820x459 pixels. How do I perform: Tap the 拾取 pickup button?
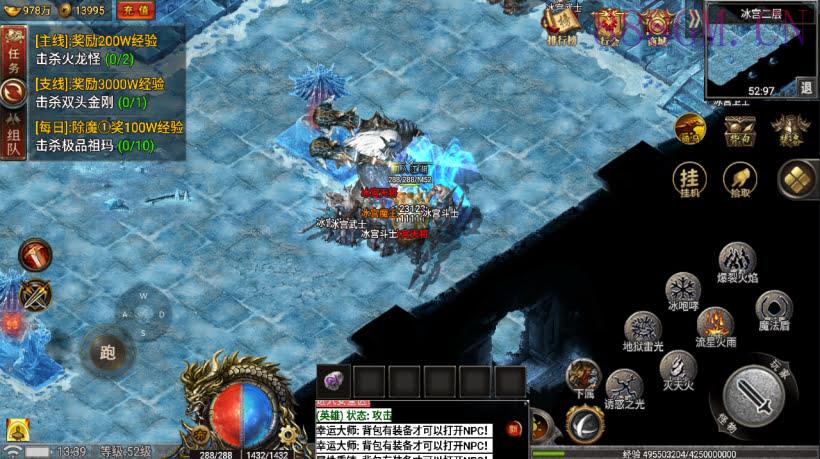click(x=740, y=180)
